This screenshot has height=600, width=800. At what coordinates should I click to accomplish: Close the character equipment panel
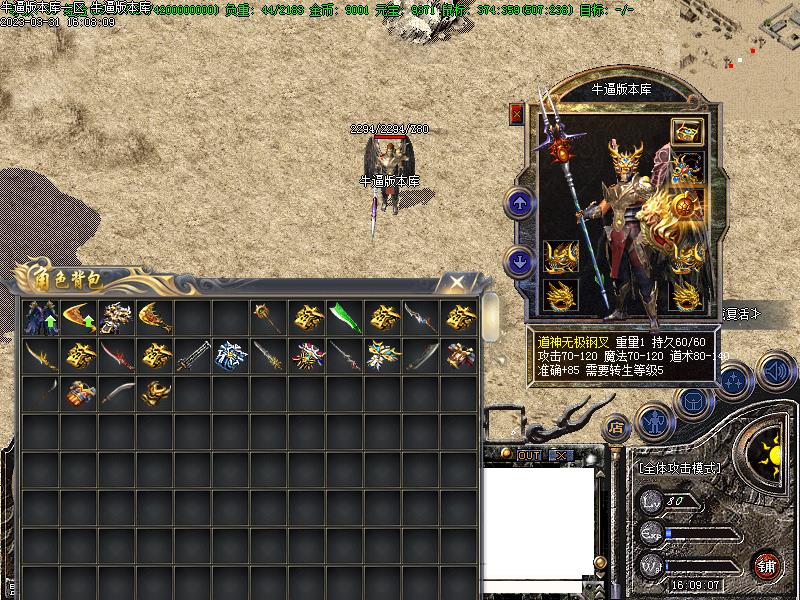pos(517,113)
